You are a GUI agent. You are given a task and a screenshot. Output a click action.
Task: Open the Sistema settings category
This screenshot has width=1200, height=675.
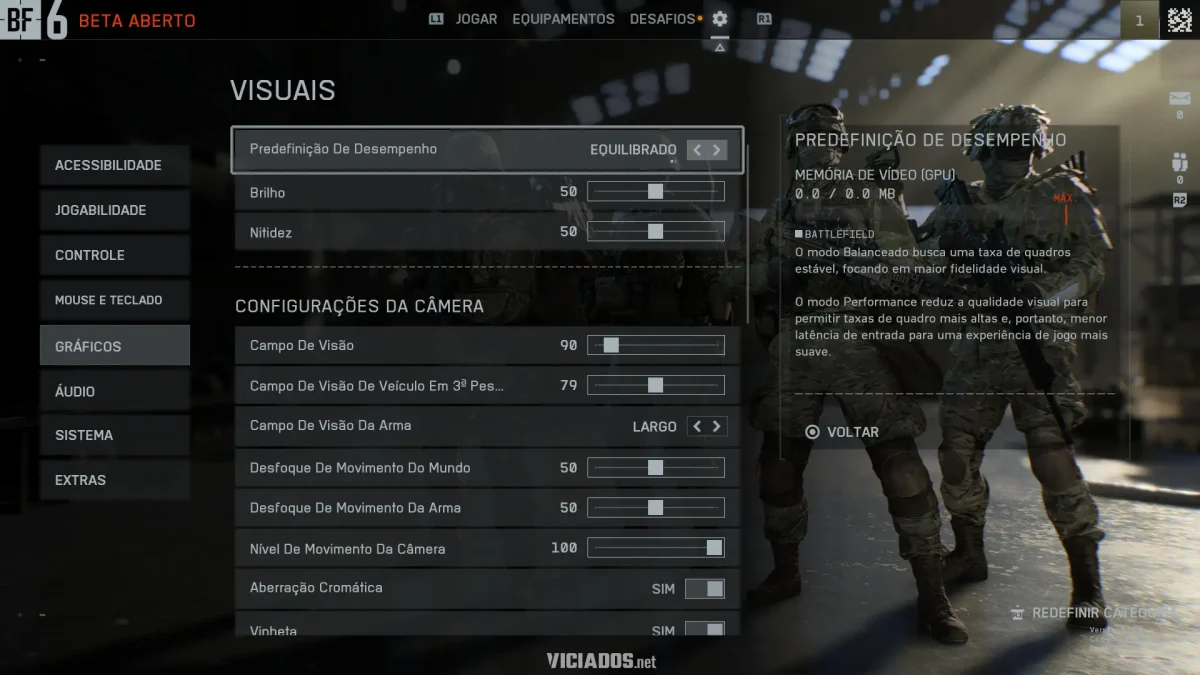[114, 435]
